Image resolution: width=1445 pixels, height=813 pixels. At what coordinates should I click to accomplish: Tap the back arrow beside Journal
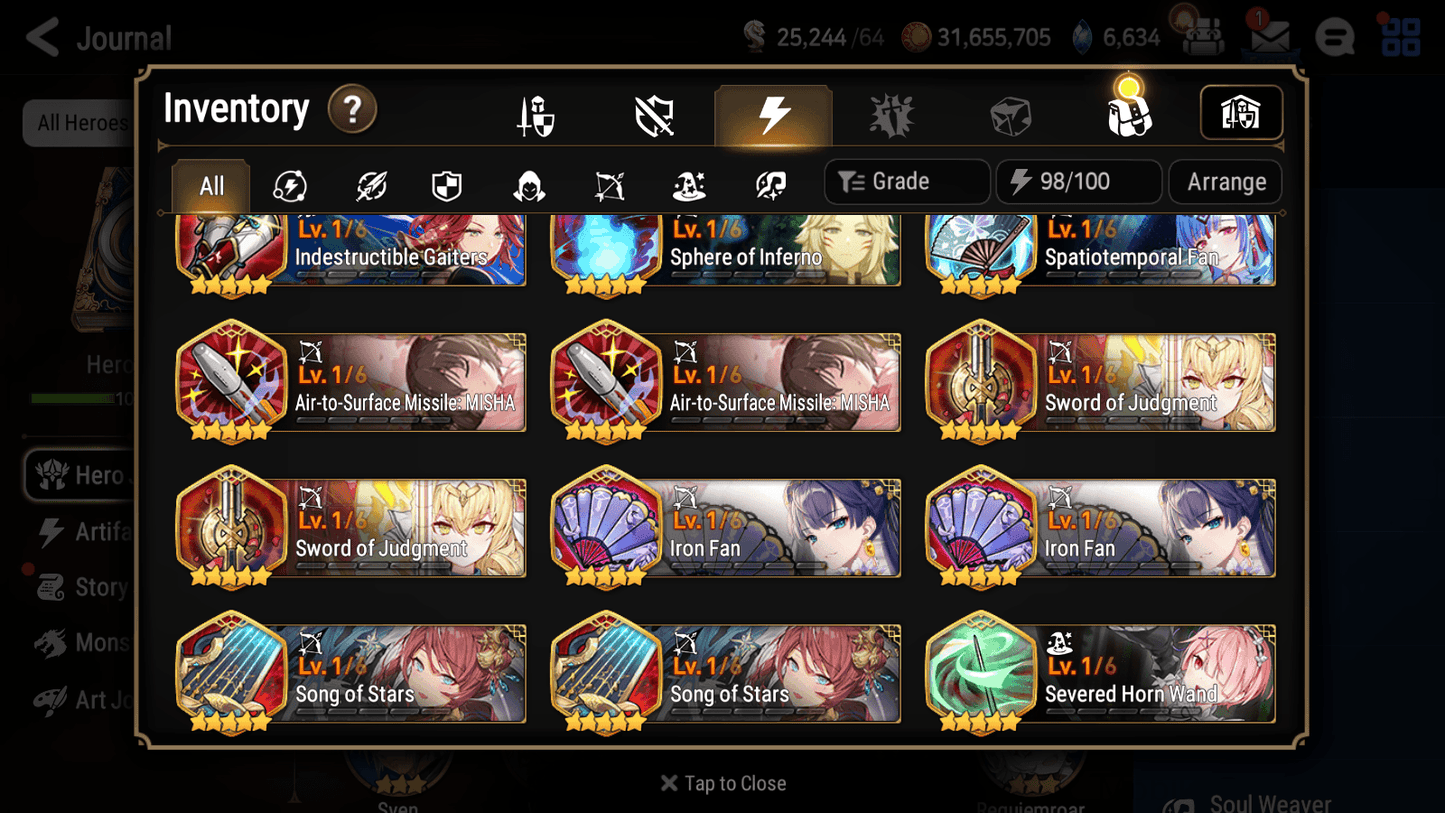pyautogui.click(x=40, y=37)
